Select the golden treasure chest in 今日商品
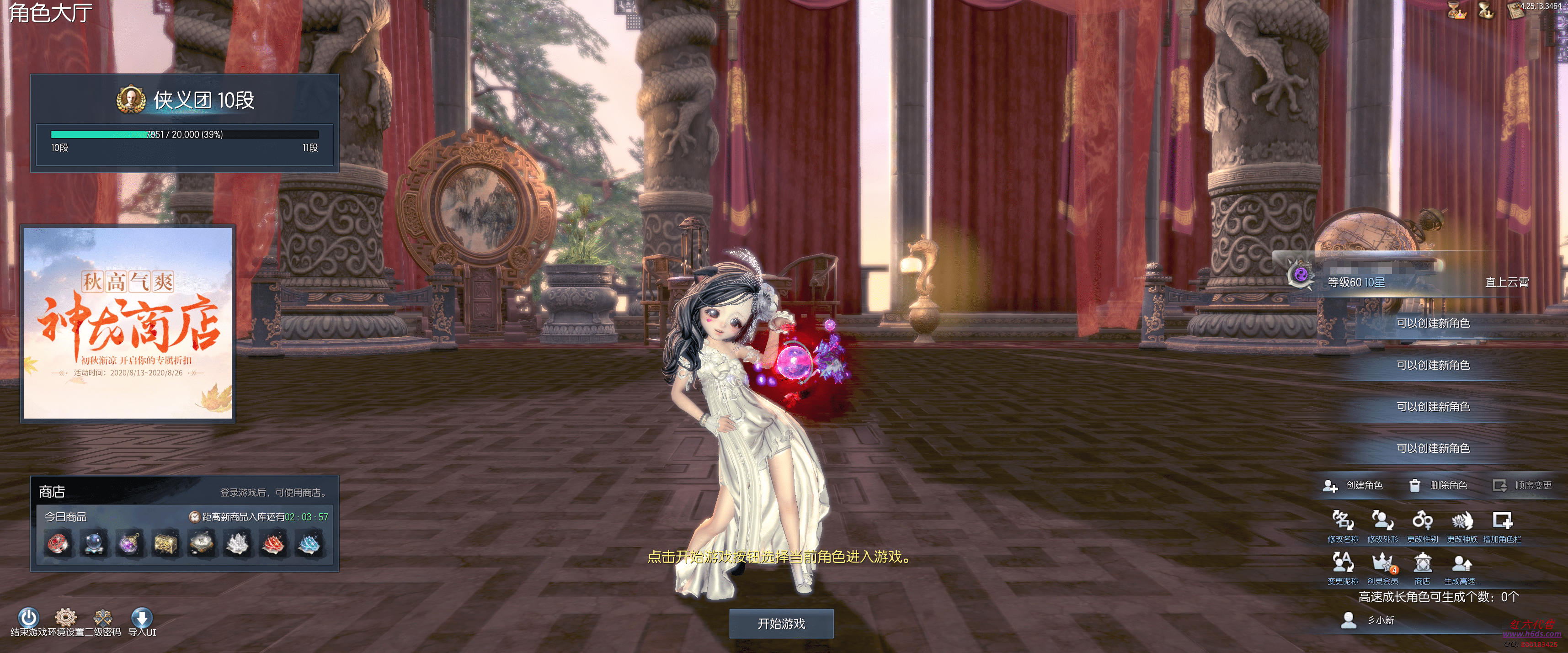 (x=165, y=543)
